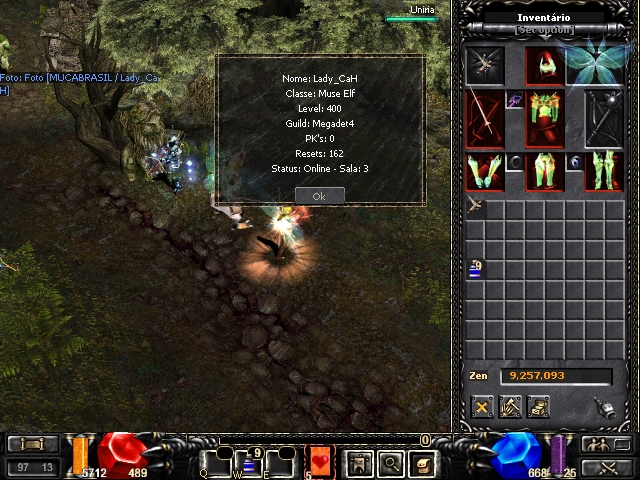The height and width of the screenshot is (480, 640).
Task: Select the equipped gloves slot
Action: [x=485, y=170]
